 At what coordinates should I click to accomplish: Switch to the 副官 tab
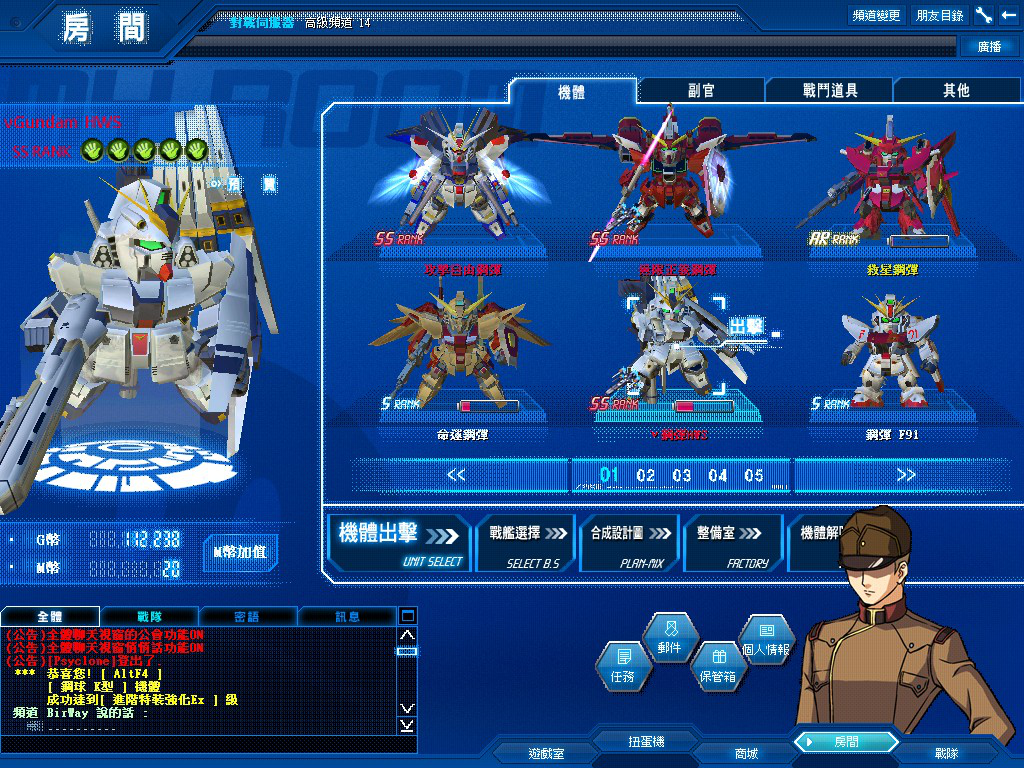tap(701, 90)
